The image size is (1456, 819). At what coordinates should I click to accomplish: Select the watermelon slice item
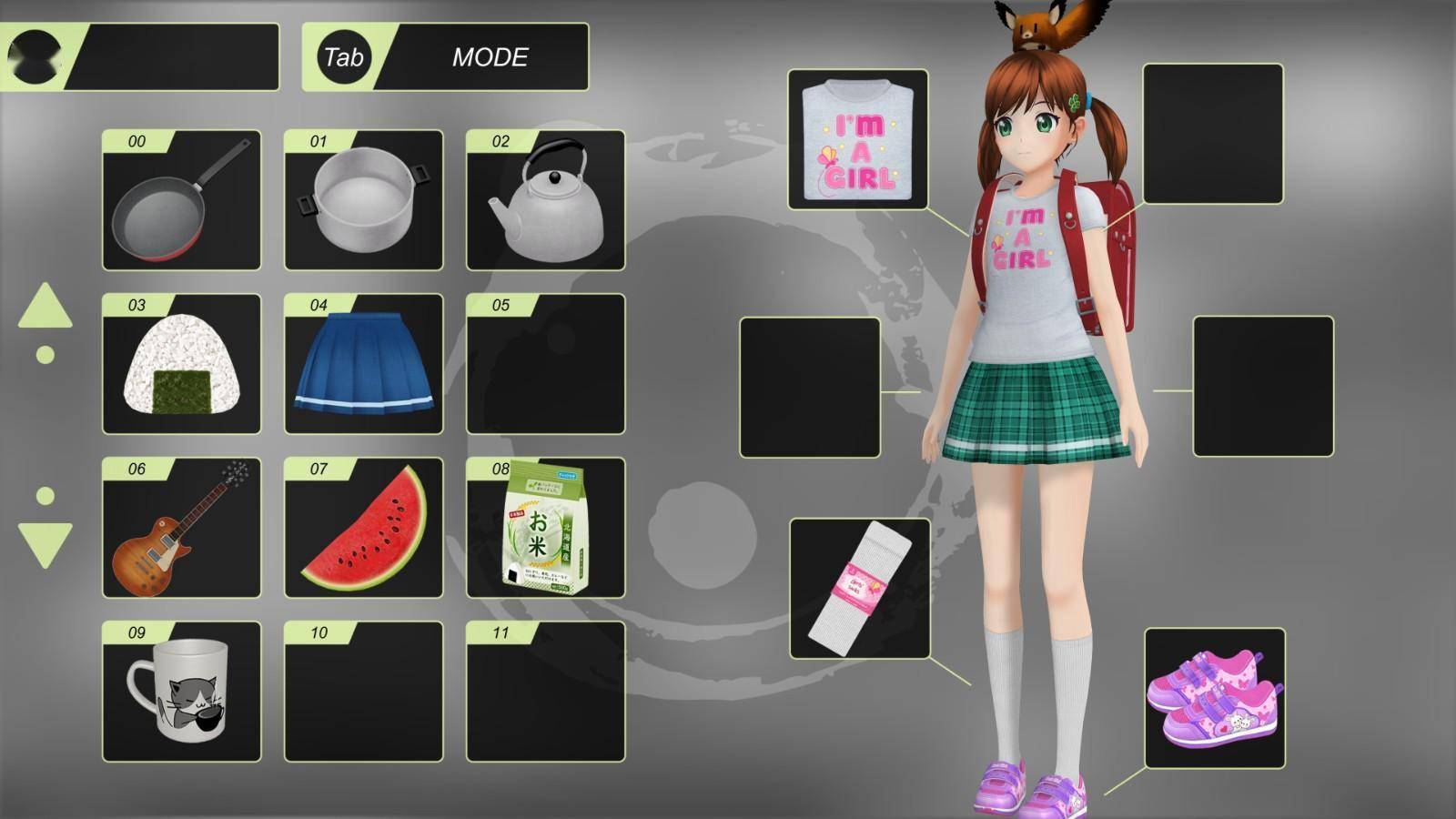click(x=363, y=530)
